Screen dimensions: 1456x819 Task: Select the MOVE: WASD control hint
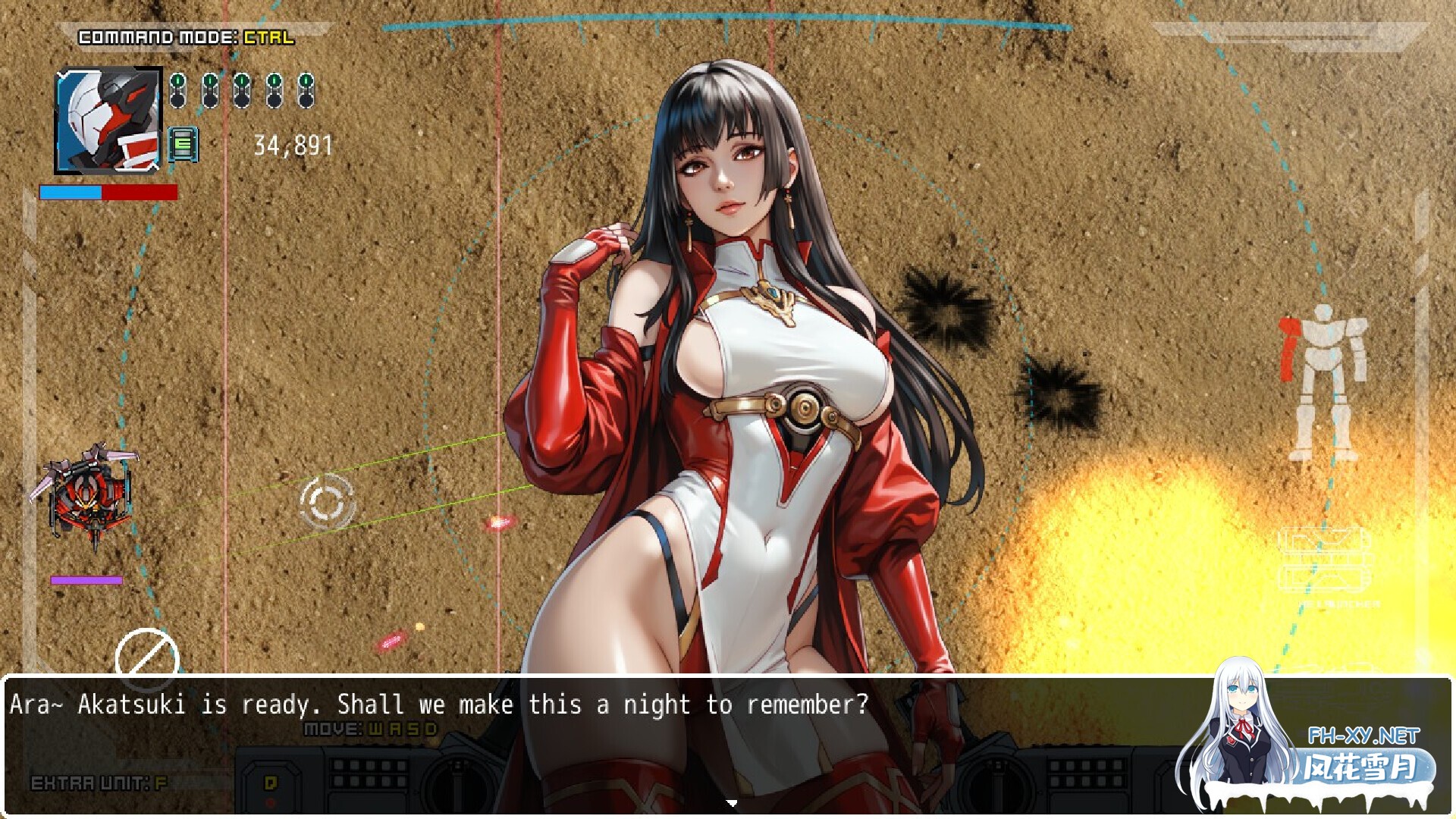pos(369,727)
